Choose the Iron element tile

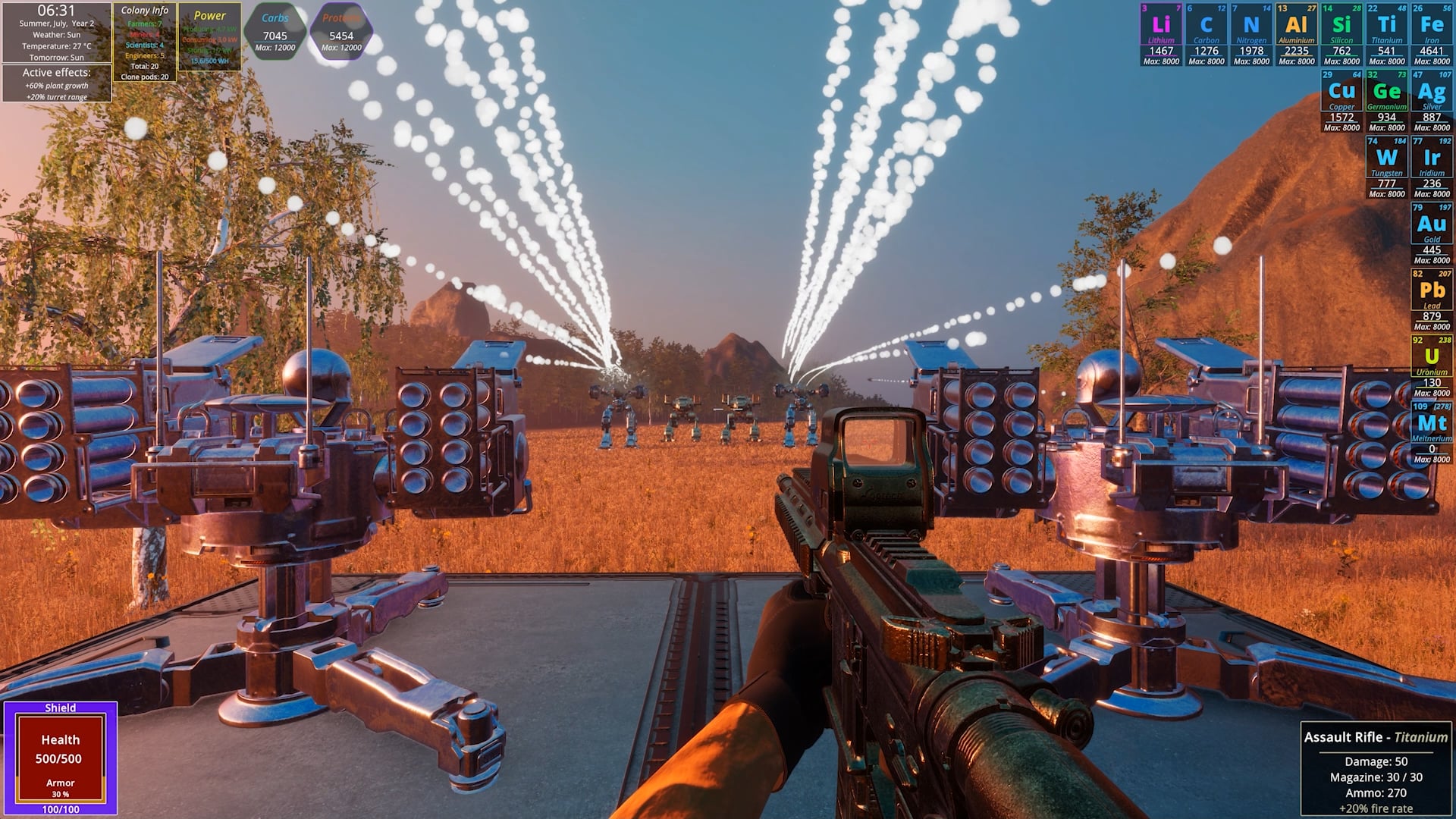tap(1432, 34)
